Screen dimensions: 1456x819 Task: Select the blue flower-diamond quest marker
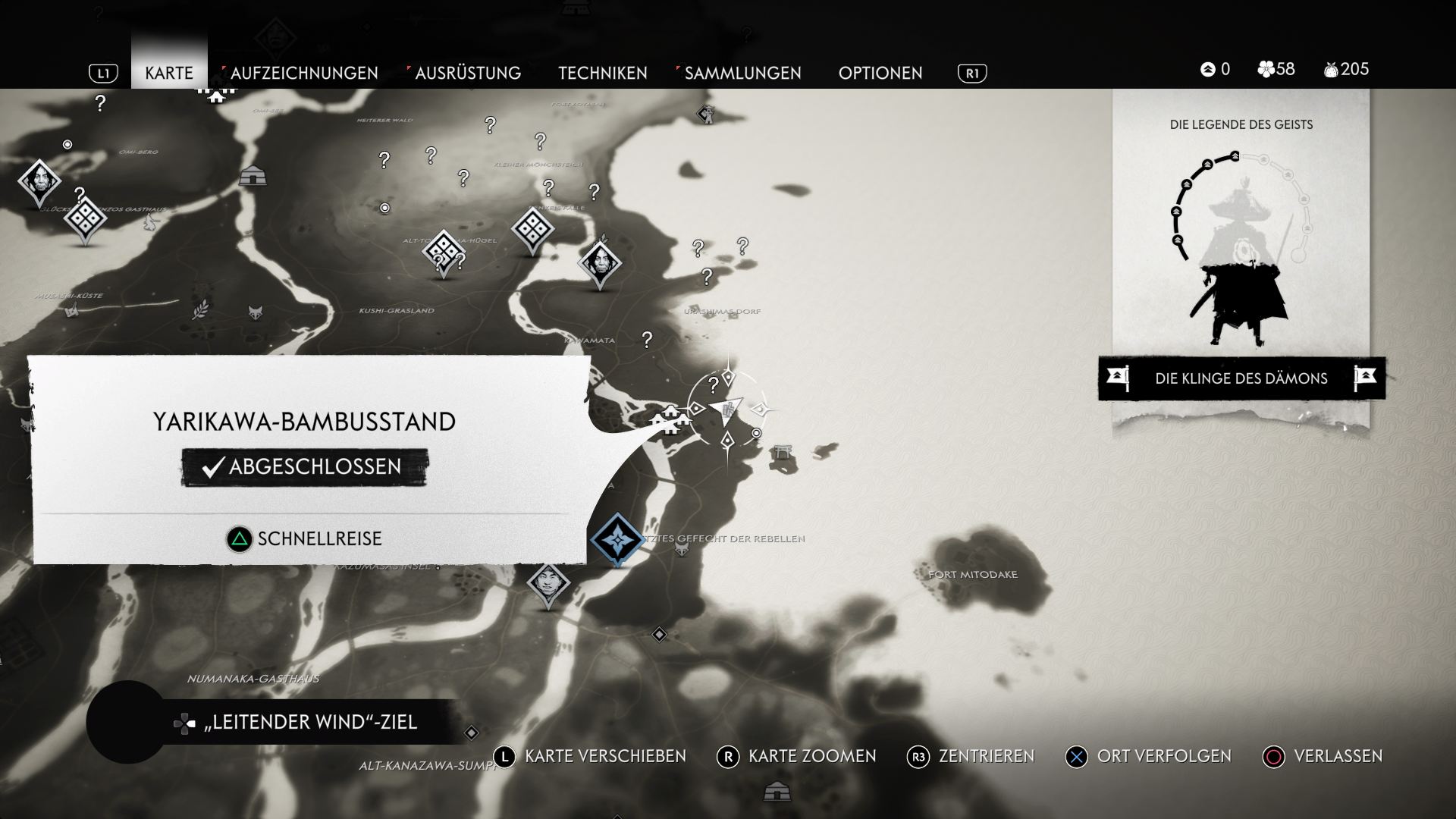click(617, 539)
